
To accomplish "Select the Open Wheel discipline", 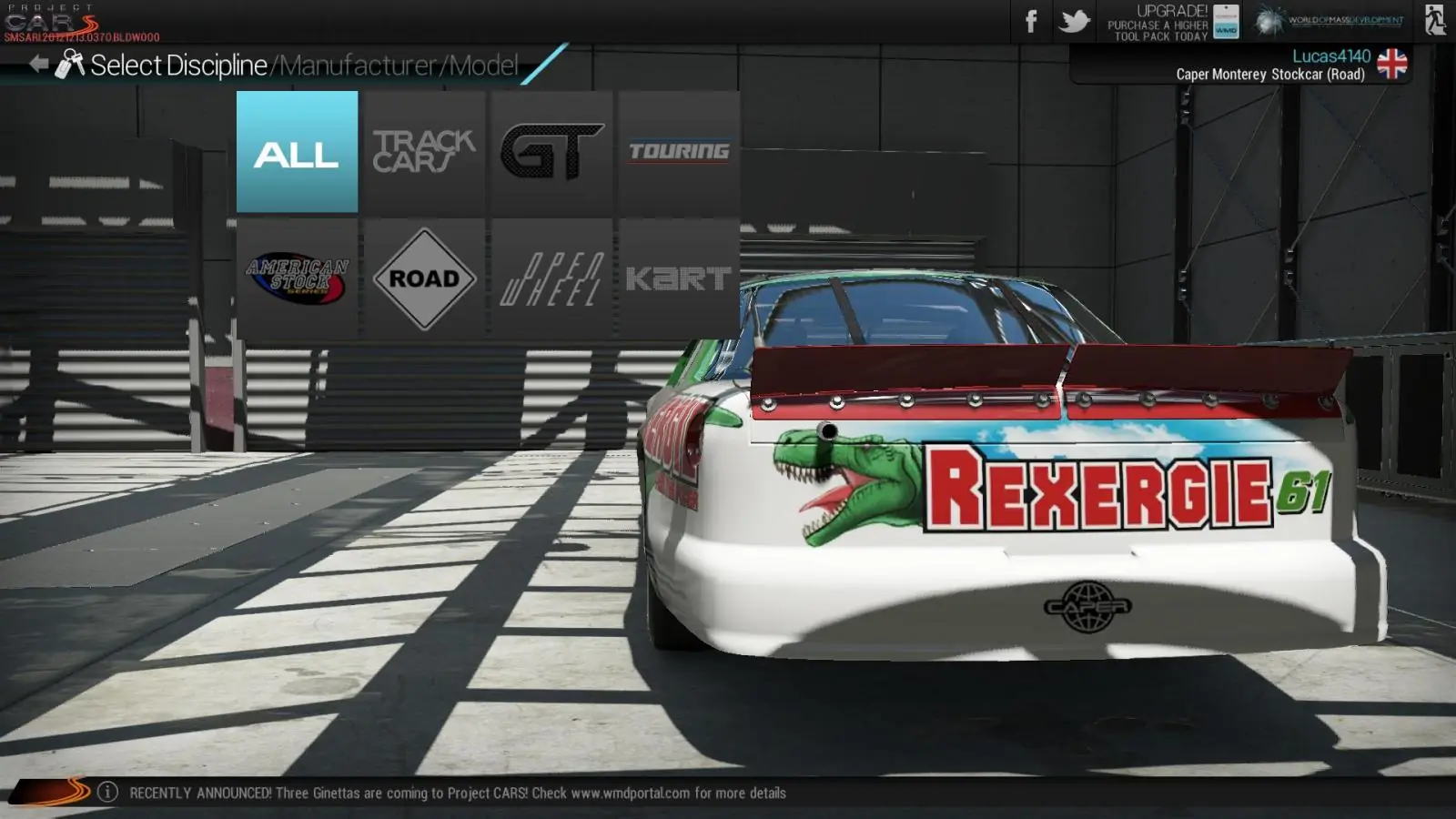I will pyautogui.click(x=551, y=278).
